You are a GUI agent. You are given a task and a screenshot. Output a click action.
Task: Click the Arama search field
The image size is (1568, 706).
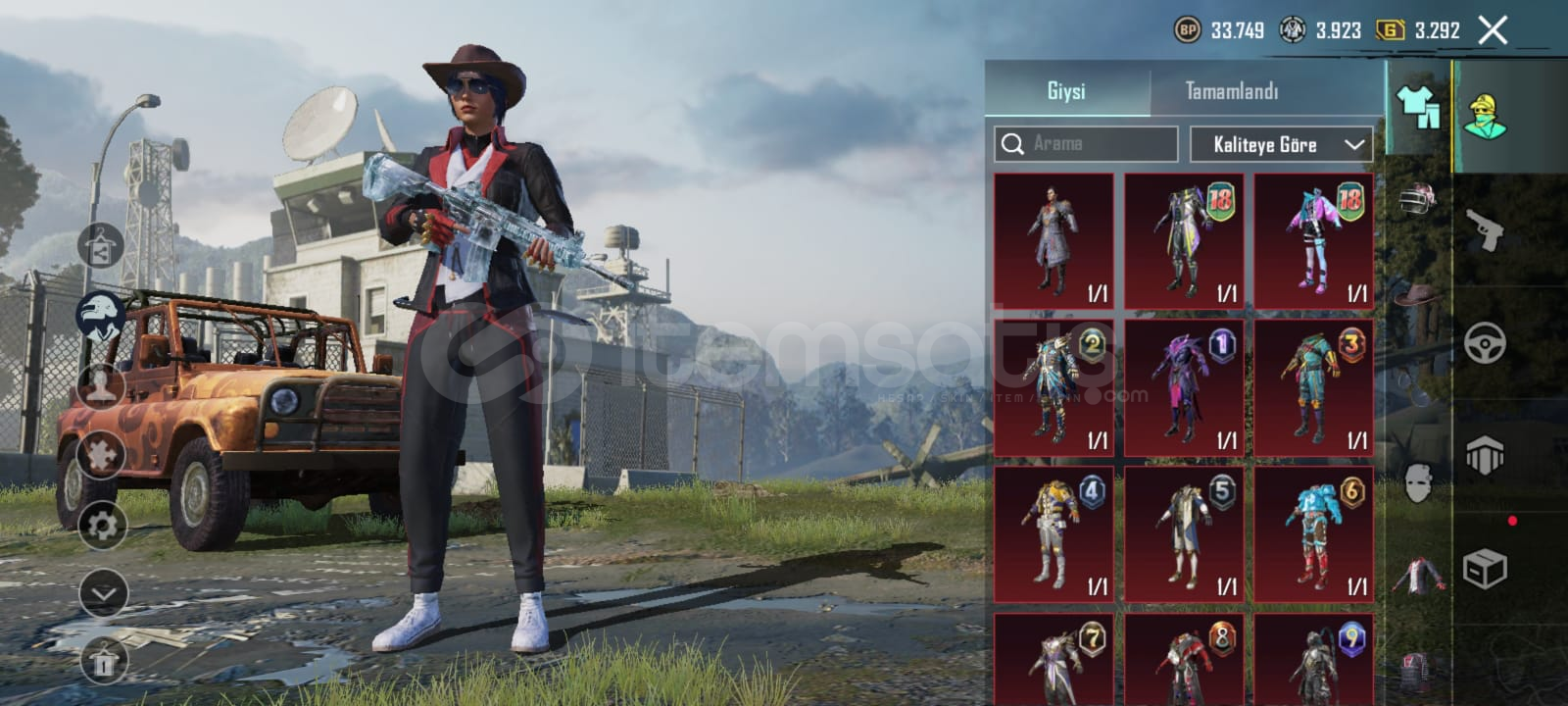click(x=1086, y=144)
